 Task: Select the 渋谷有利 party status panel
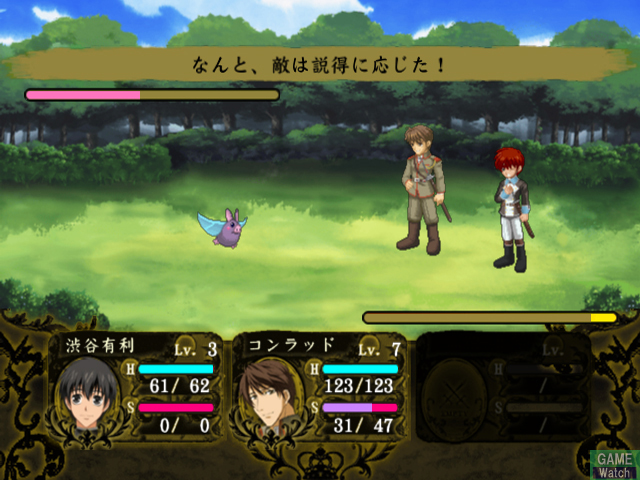[137, 386]
